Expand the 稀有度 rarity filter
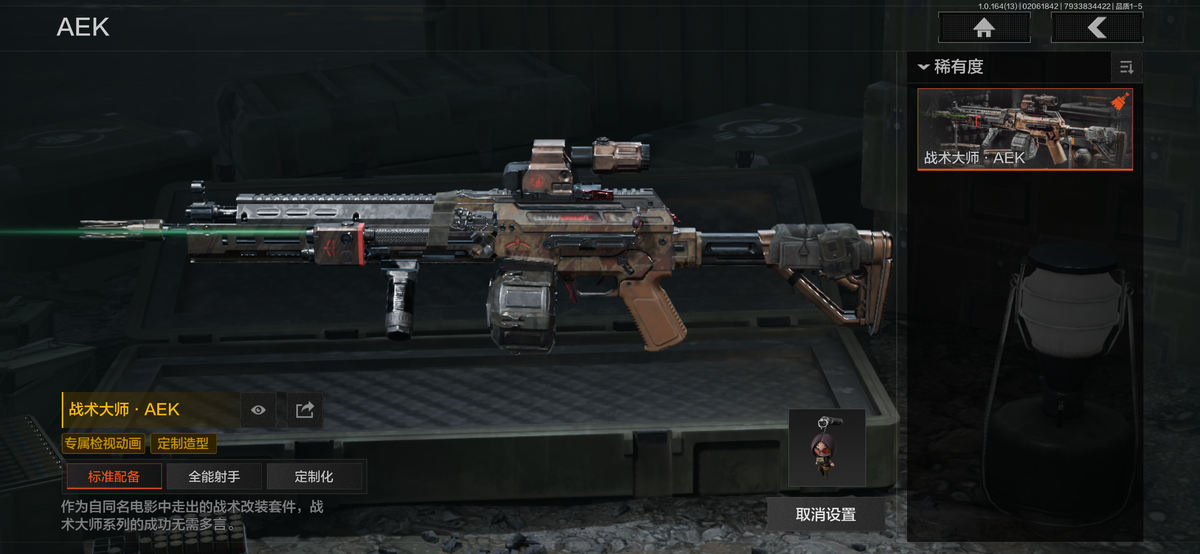Screen dimensions: 1200x554 pyautogui.click(x=953, y=67)
